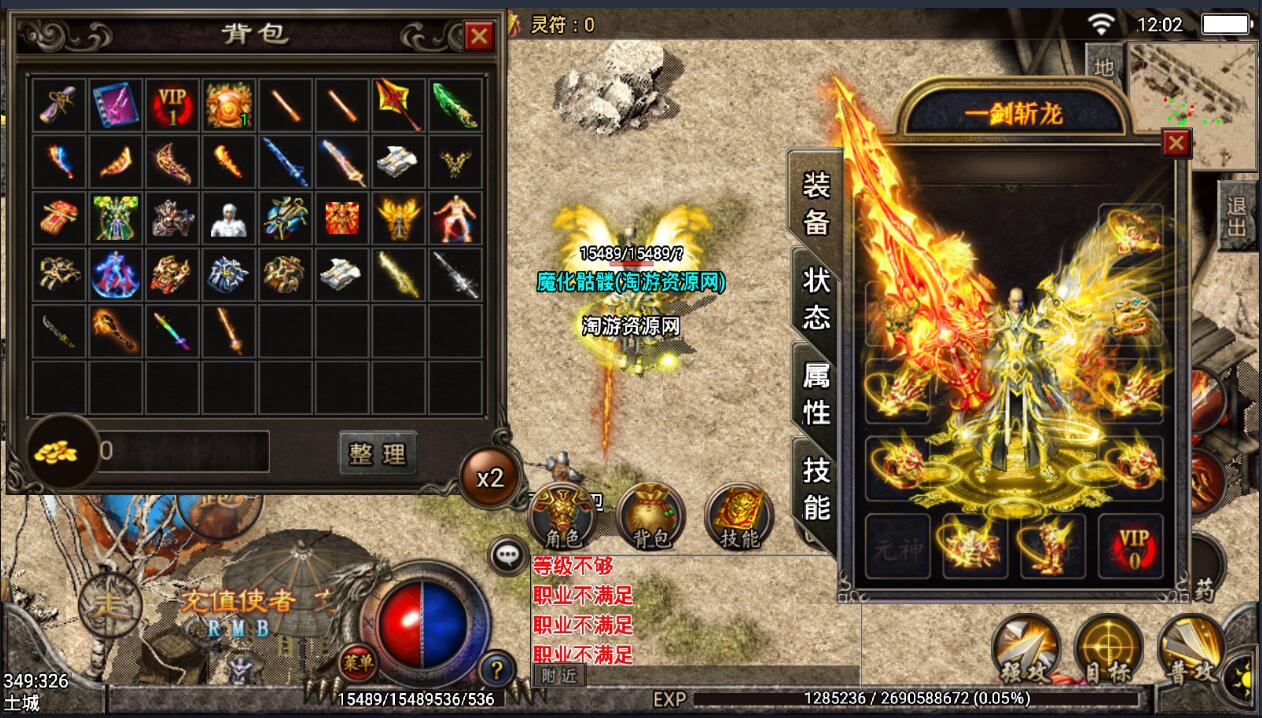The width and height of the screenshot is (1262, 718).
Task: Select the 目标 target button
Action: point(1108,650)
